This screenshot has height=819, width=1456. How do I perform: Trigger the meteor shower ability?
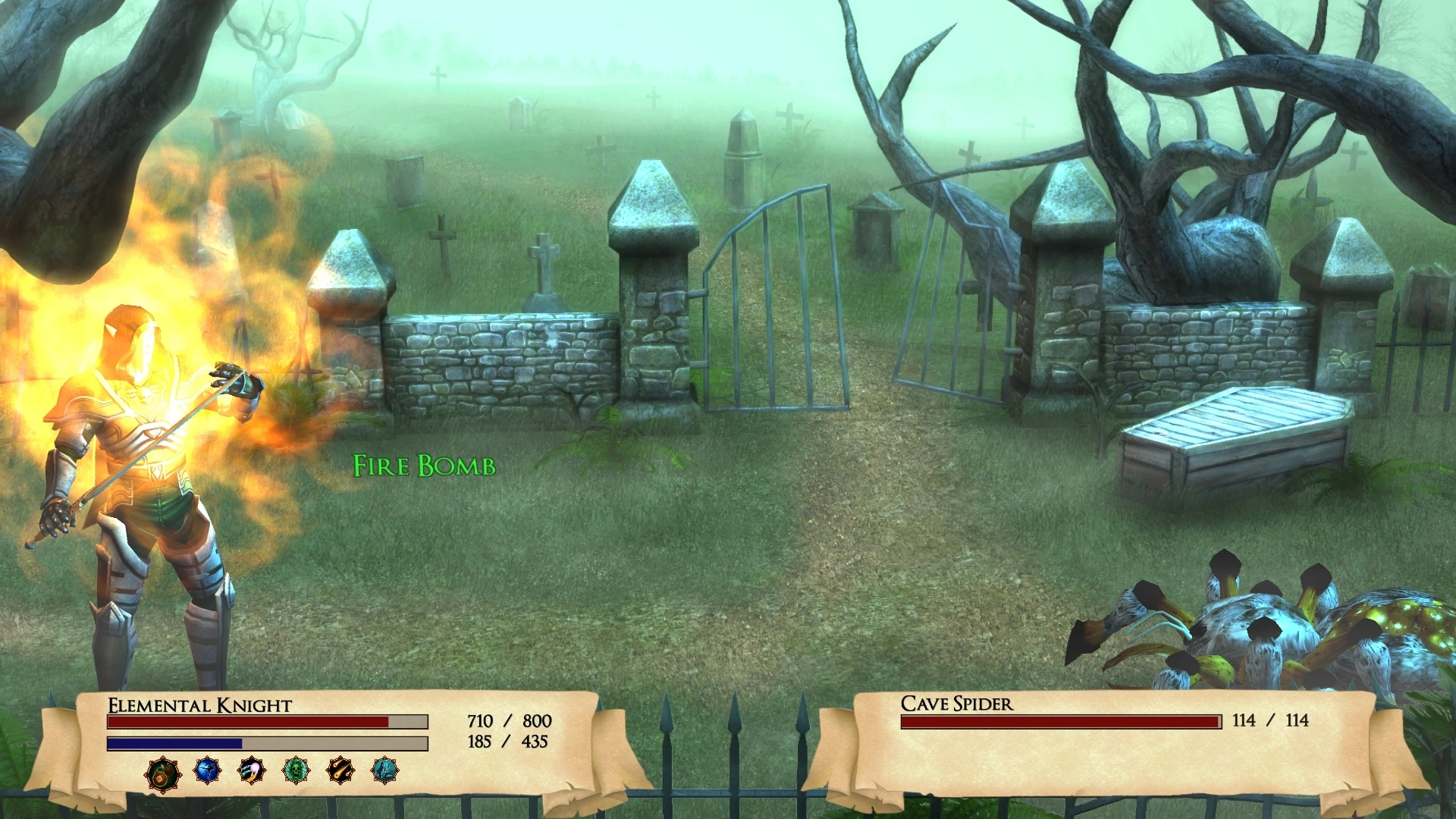[340, 771]
